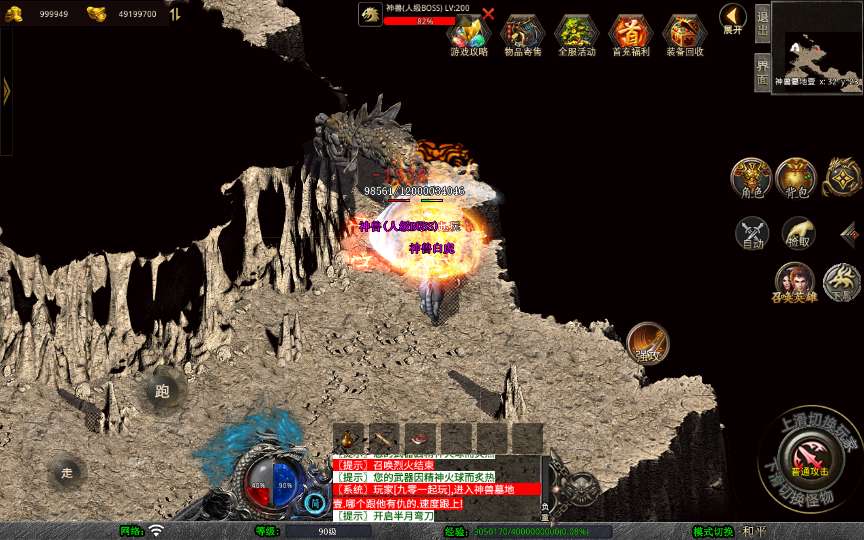Open the 背包 backpack
Image resolution: width=864 pixels, height=540 pixels.
795,178
